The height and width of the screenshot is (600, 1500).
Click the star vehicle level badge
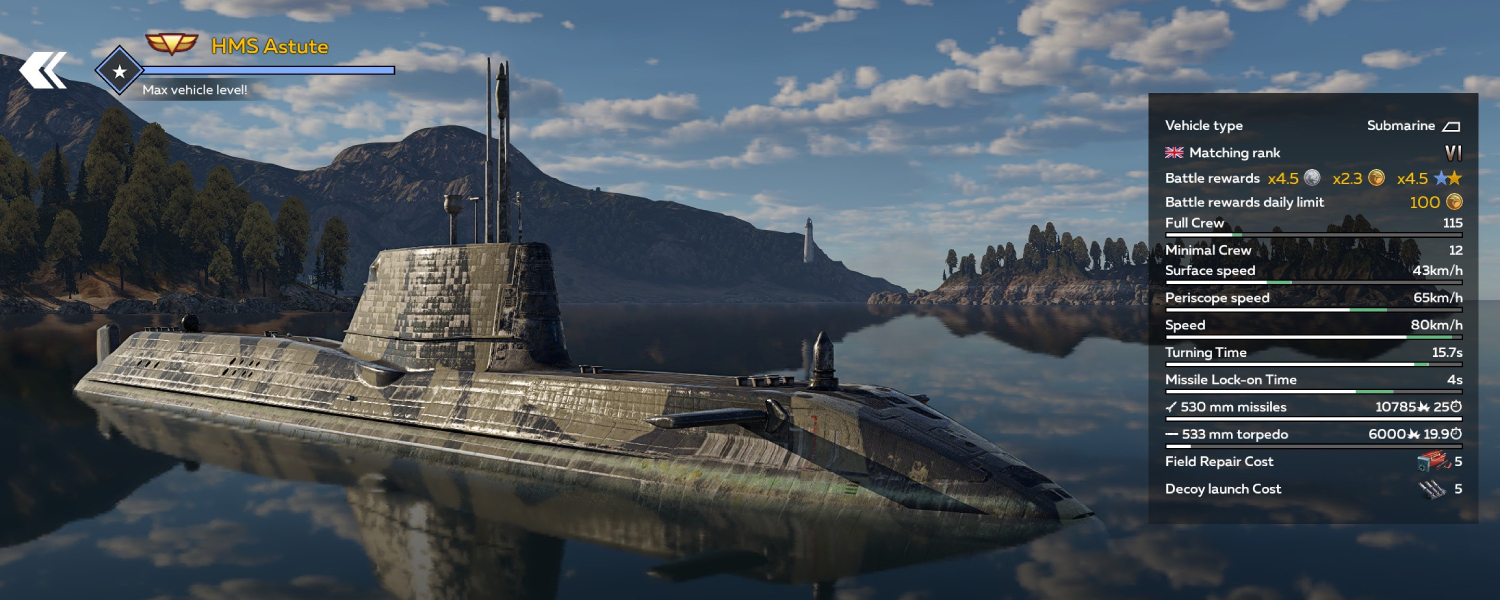[x=119, y=71]
